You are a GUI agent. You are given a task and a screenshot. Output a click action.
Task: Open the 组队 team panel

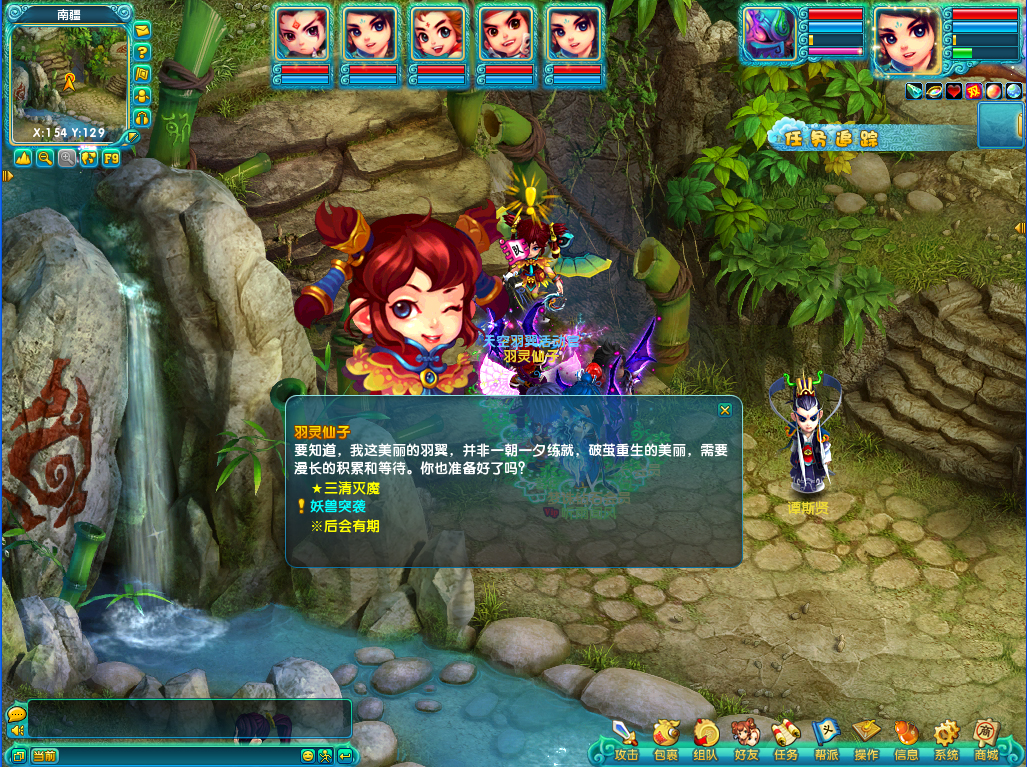[706, 739]
